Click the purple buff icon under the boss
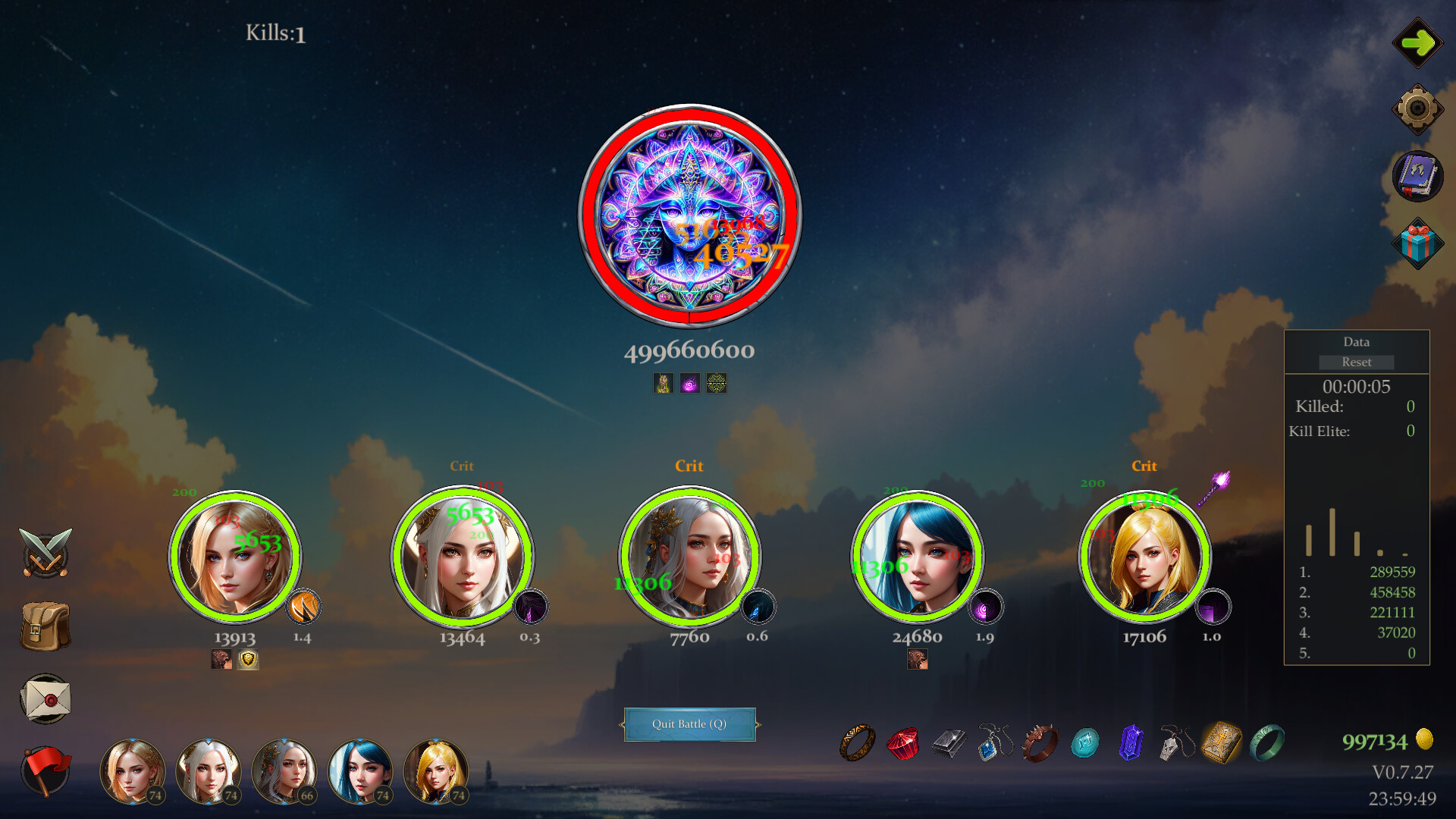The width and height of the screenshot is (1456, 819). click(690, 383)
